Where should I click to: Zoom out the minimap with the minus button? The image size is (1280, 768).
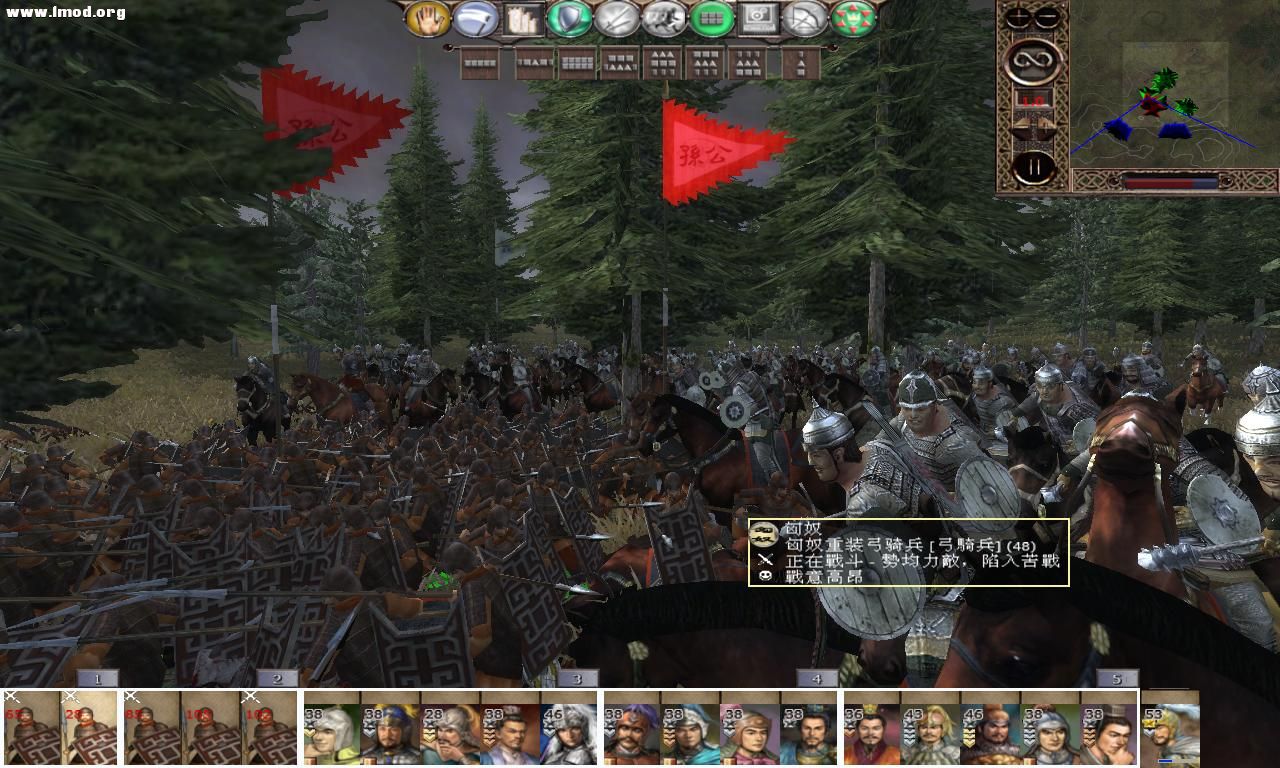[x=1046, y=16]
